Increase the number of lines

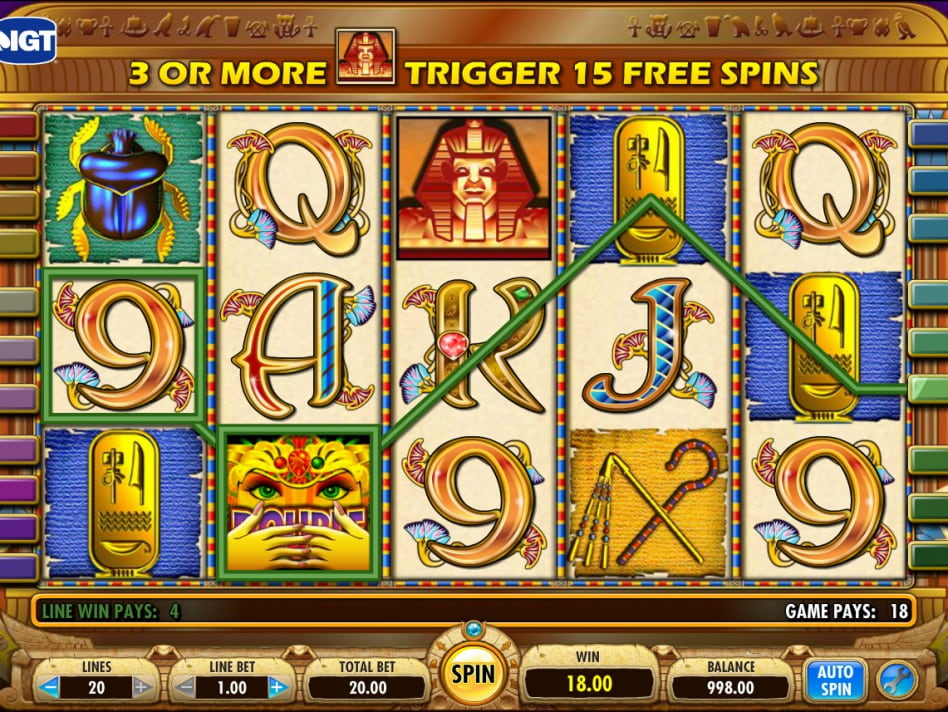pyautogui.click(x=142, y=688)
